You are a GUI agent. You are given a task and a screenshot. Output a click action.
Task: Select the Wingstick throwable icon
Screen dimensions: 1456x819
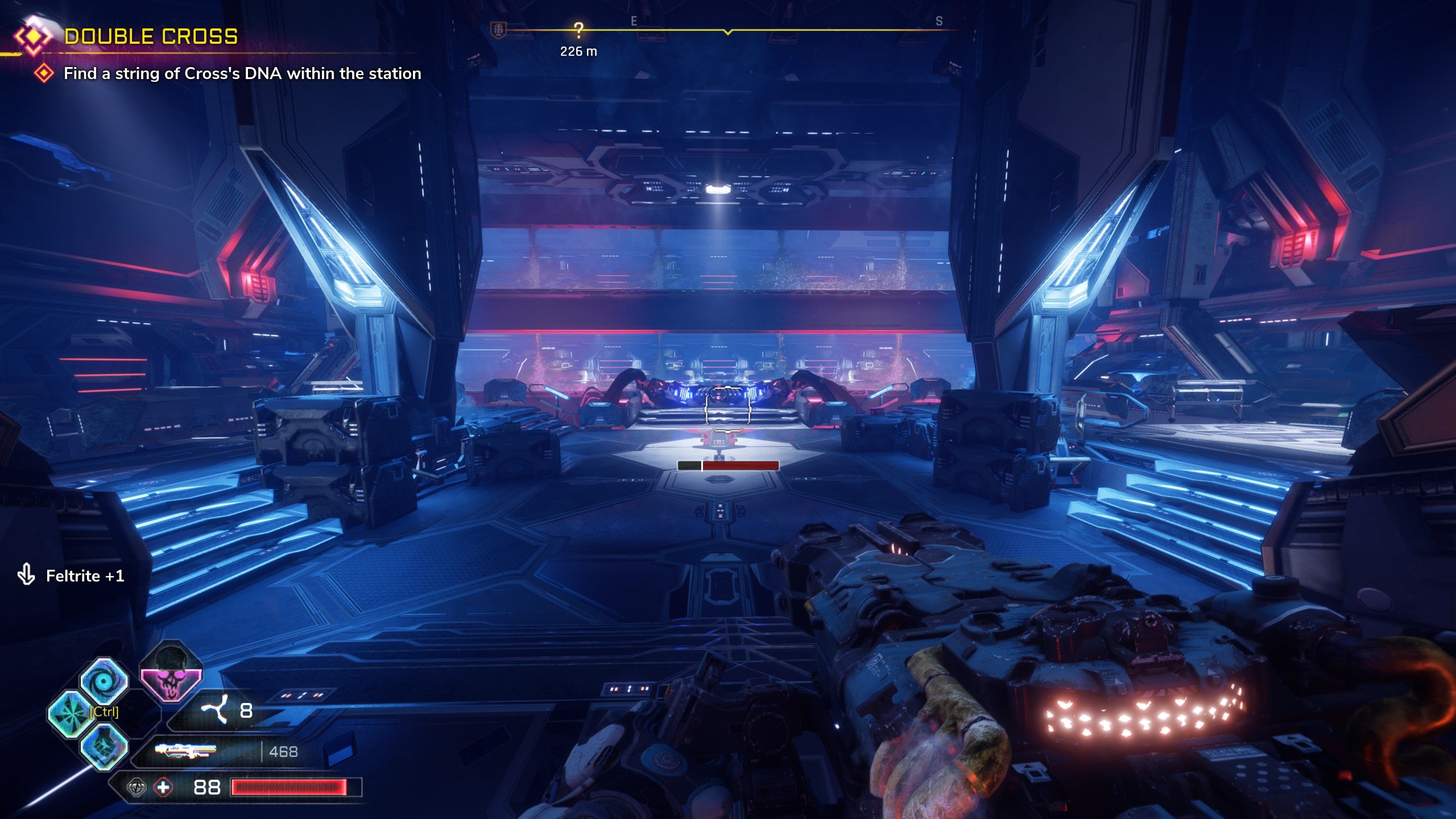(215, 710)
